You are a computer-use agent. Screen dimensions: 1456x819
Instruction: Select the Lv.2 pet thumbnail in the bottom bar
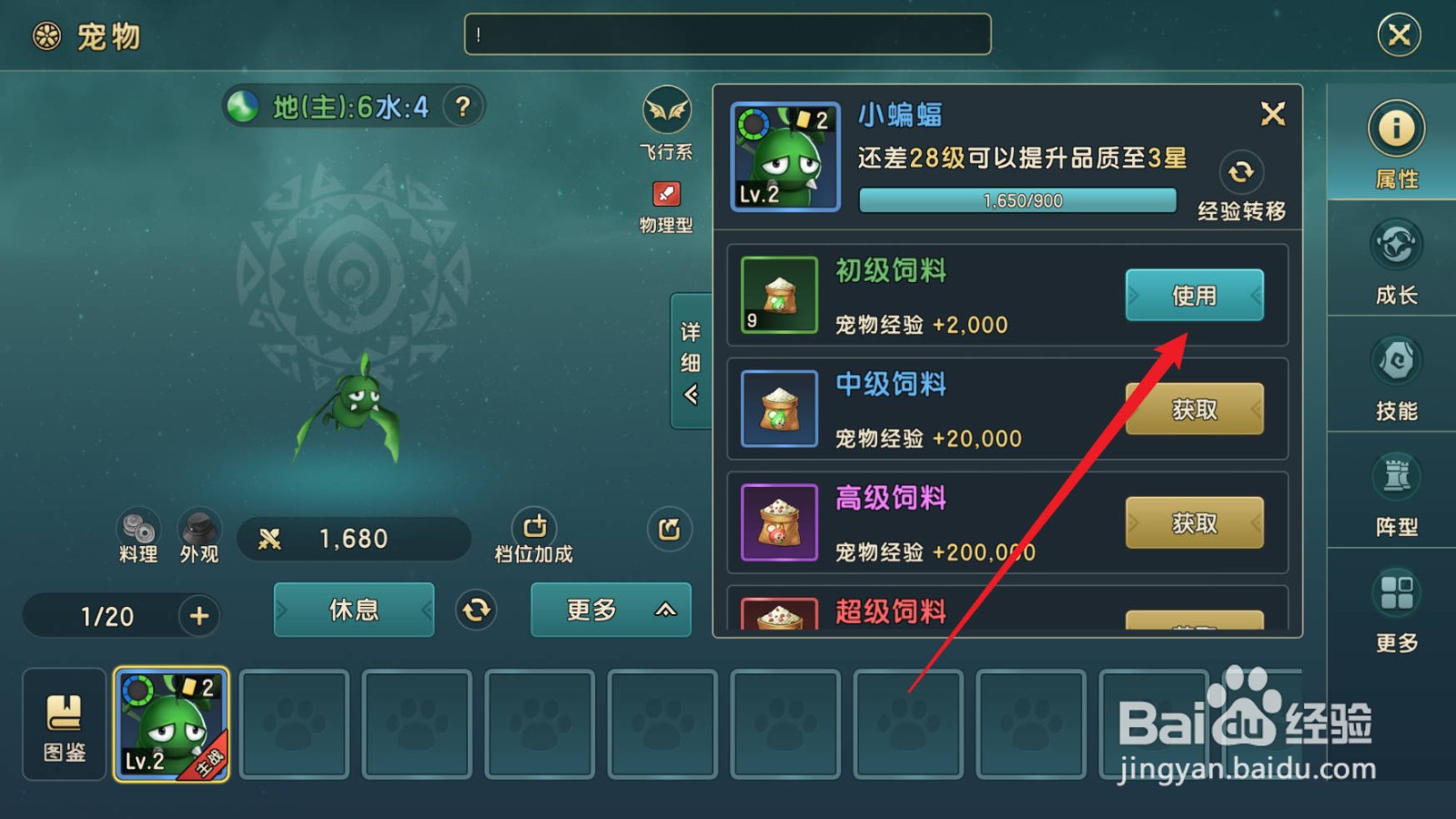(x=171, y=723)
